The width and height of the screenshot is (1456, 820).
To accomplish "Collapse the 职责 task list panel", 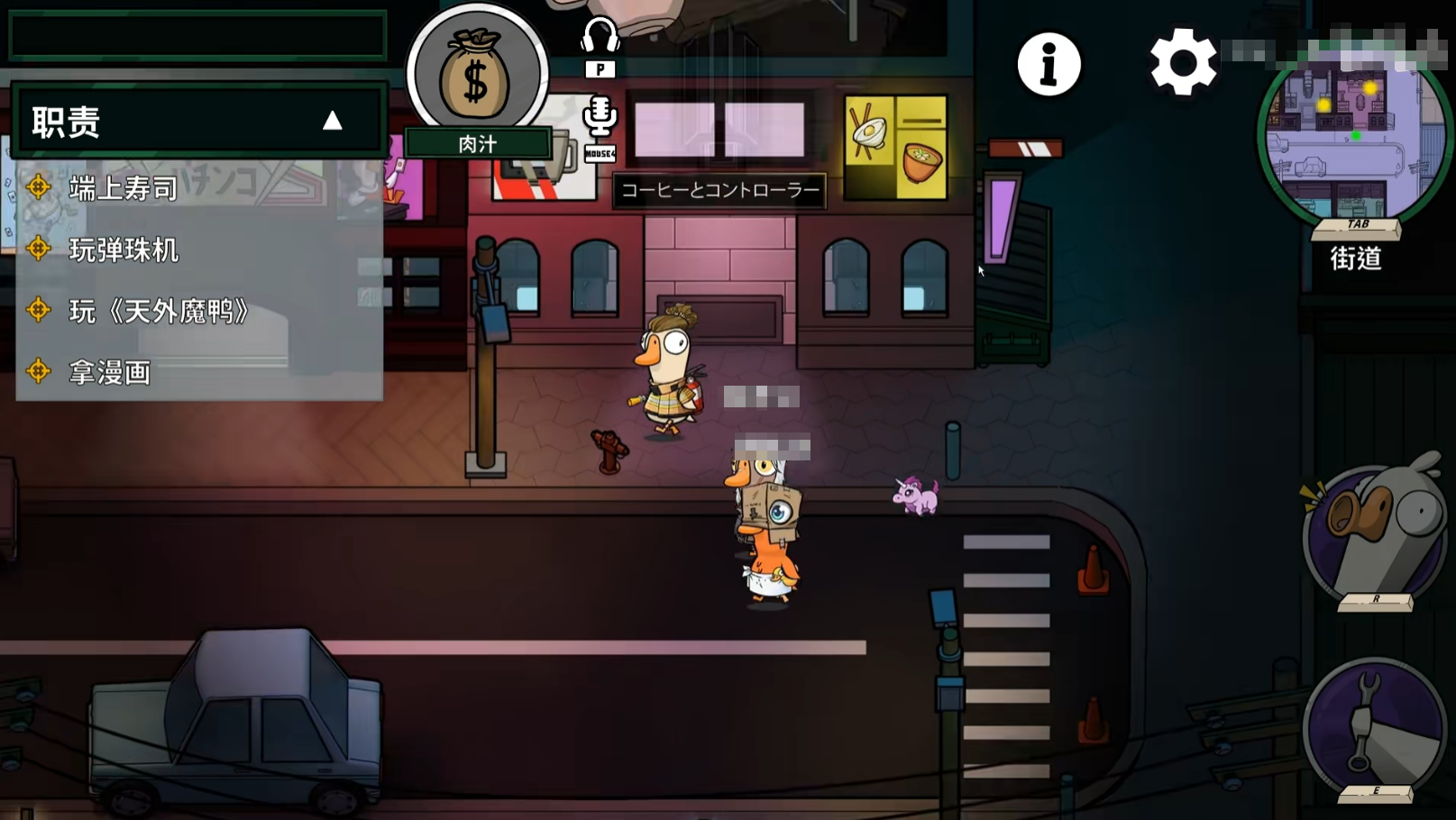I will (x=332, y=121).
